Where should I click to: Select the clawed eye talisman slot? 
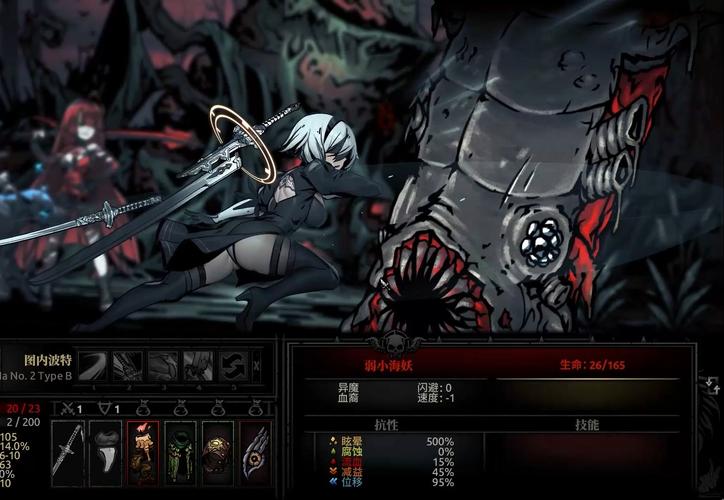point(254,452)
